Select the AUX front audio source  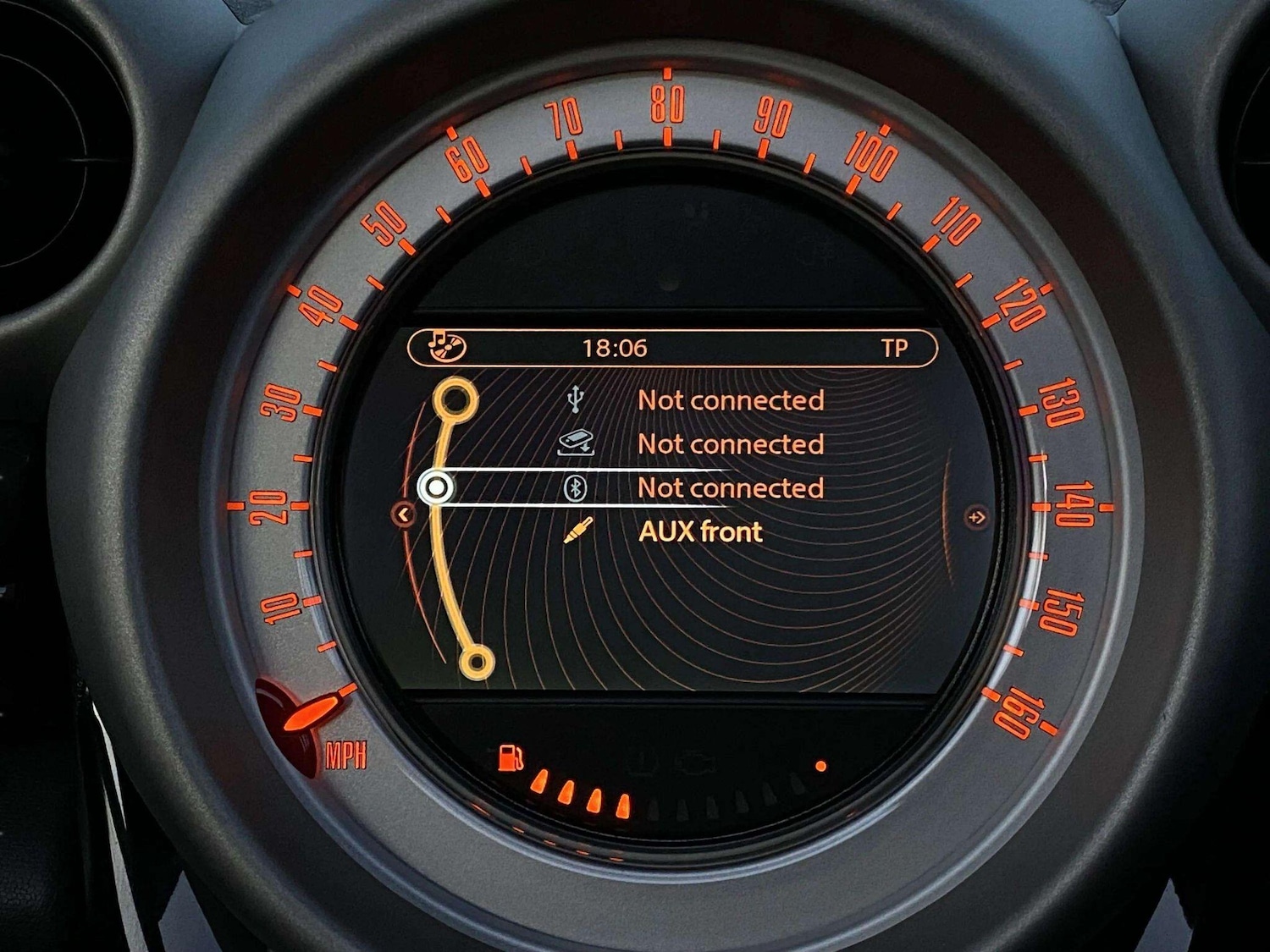700,531
